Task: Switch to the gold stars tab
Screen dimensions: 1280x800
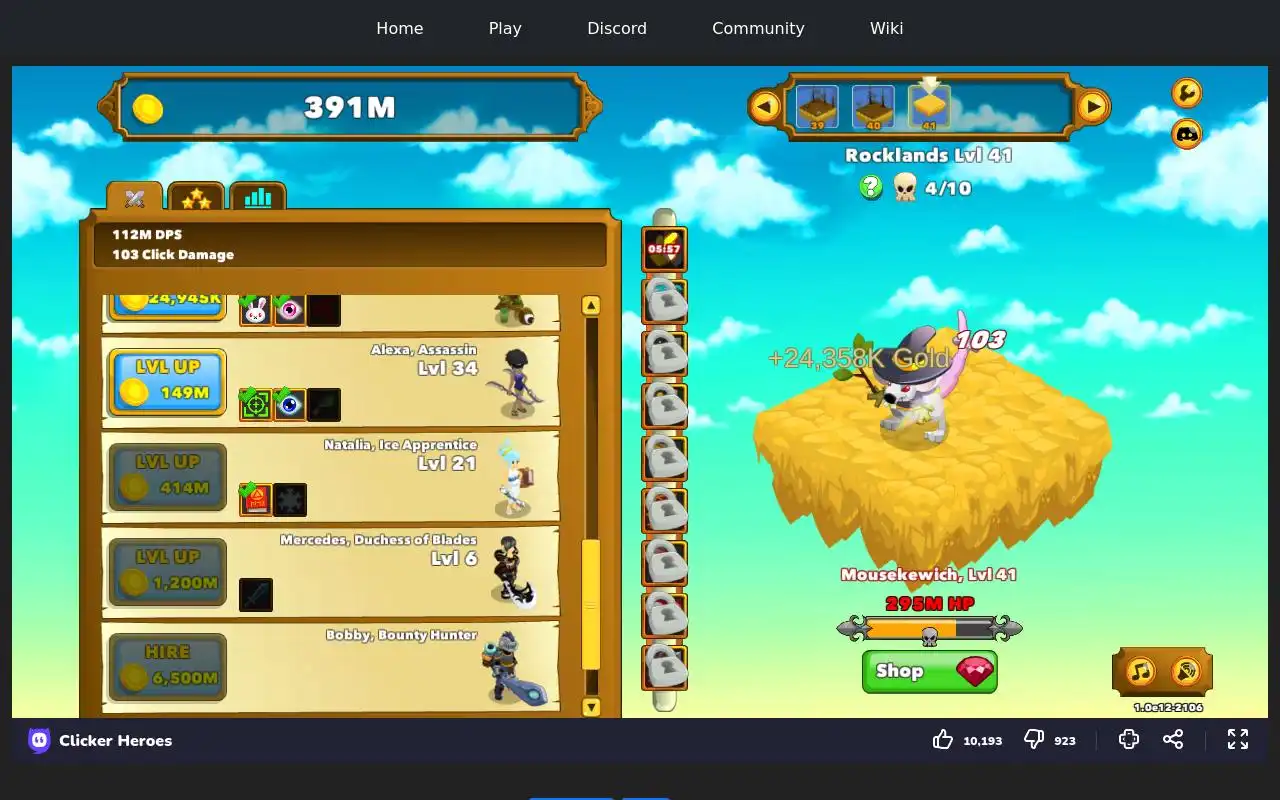Action: [196, 198]
